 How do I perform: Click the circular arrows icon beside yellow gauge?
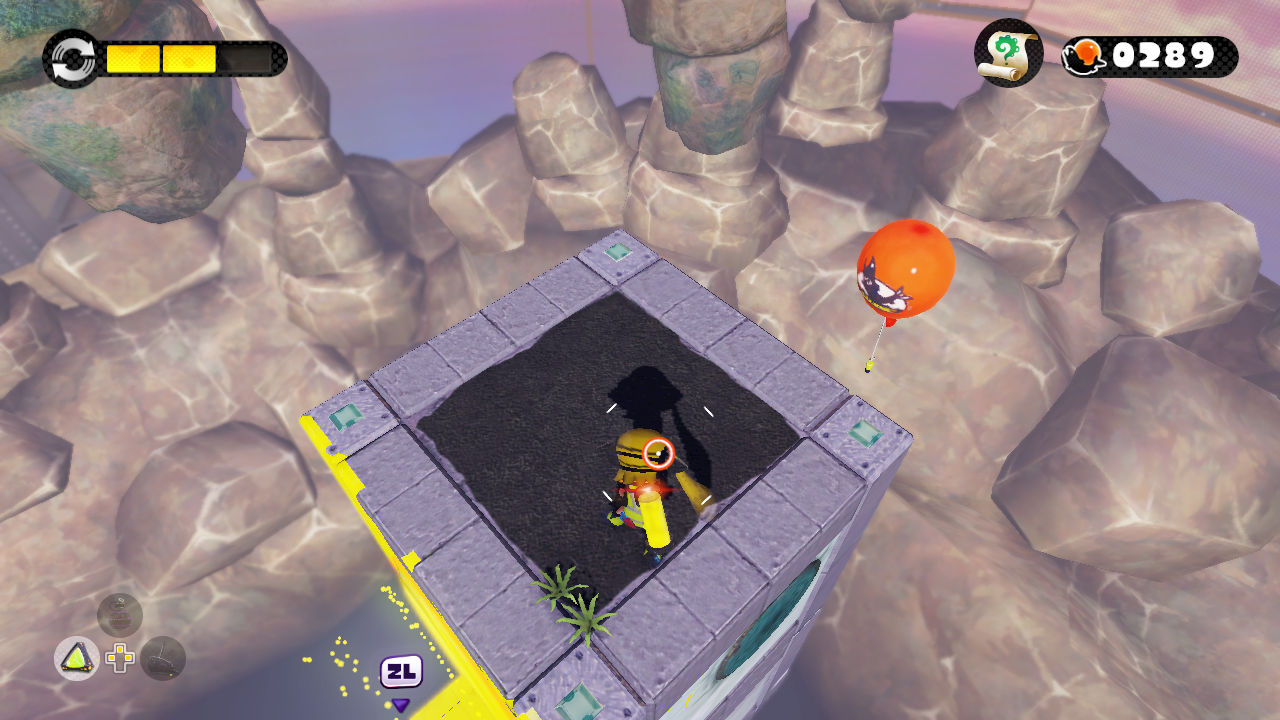[x=72, y=58]
